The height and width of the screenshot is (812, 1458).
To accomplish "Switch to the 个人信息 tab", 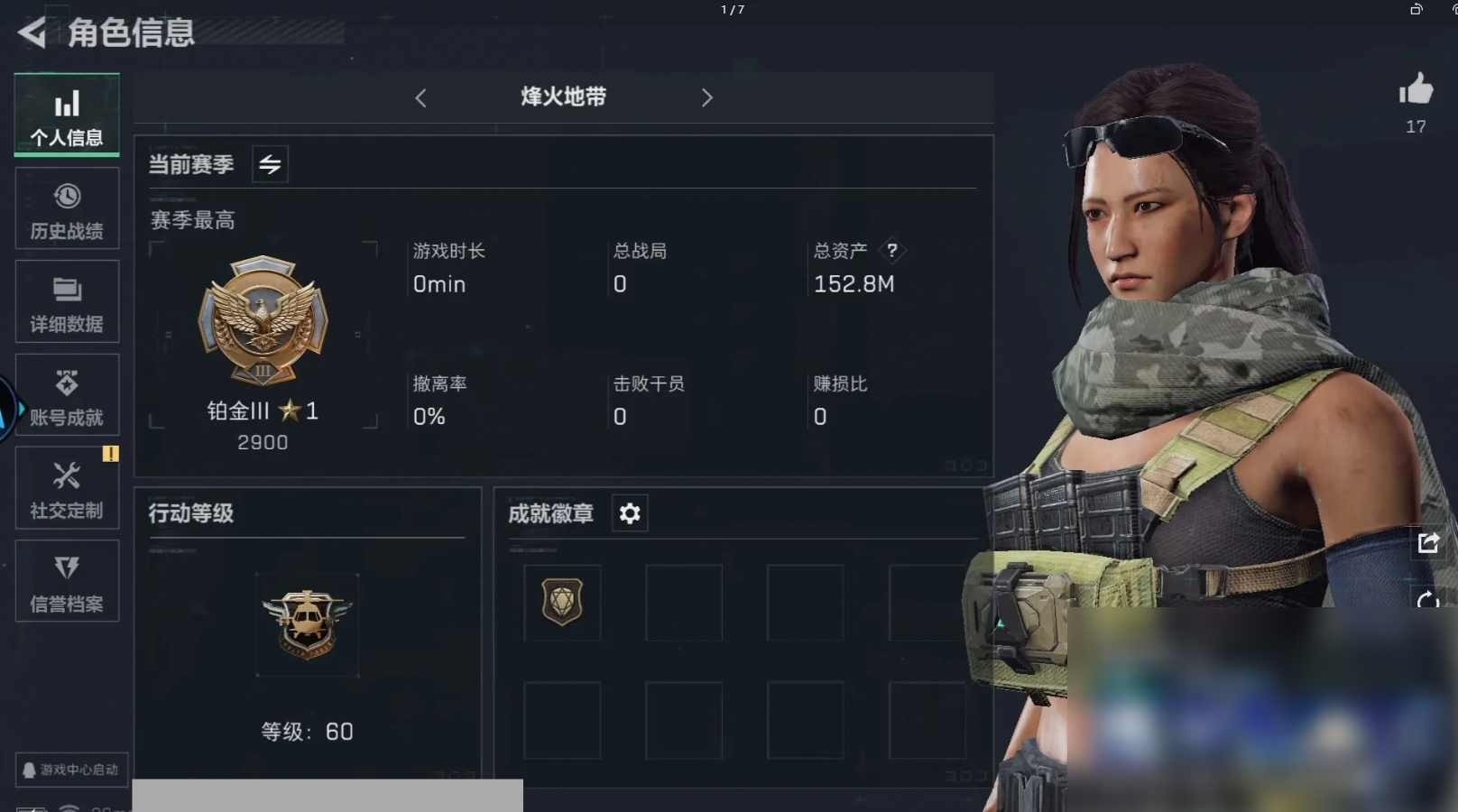I will 67,115.
